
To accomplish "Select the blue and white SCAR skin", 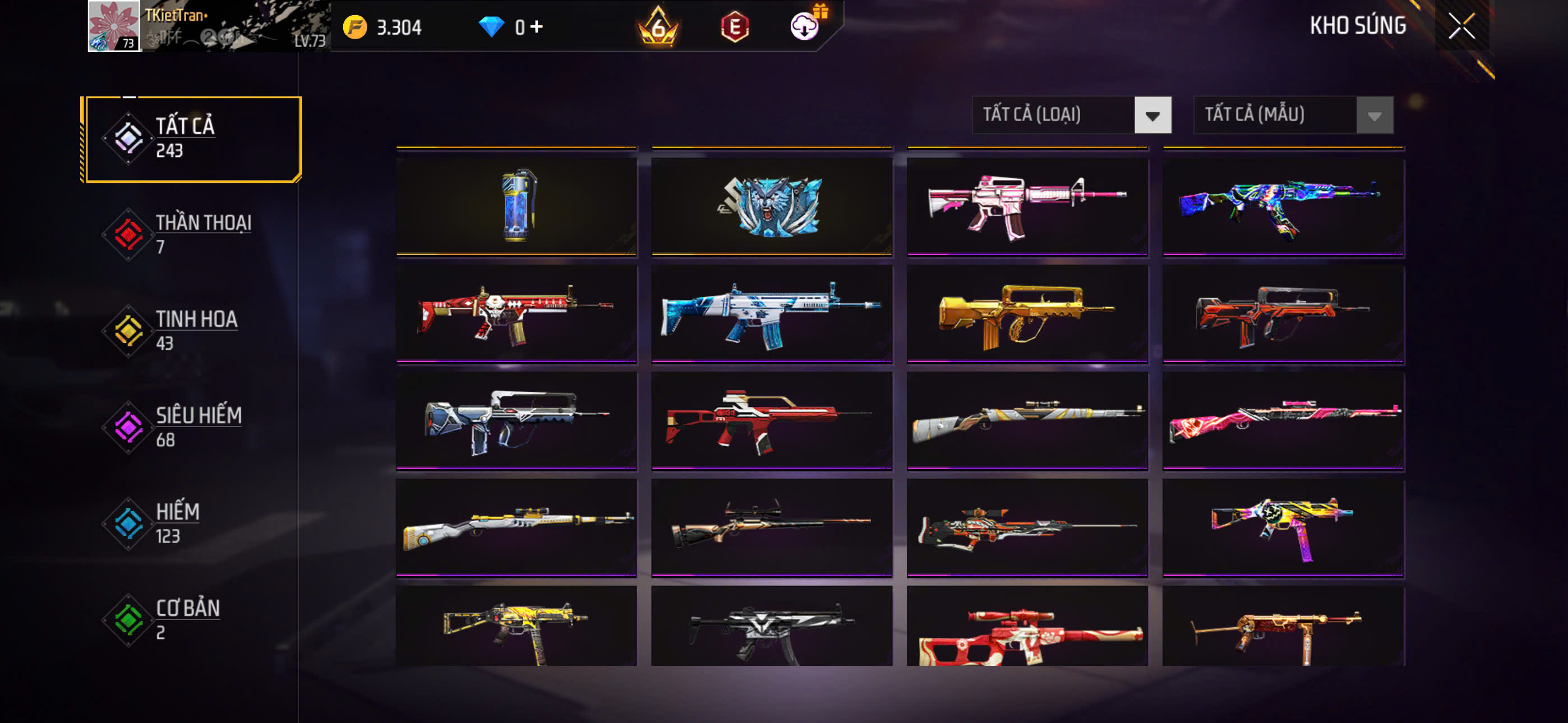I will click(x=771, y=313).
